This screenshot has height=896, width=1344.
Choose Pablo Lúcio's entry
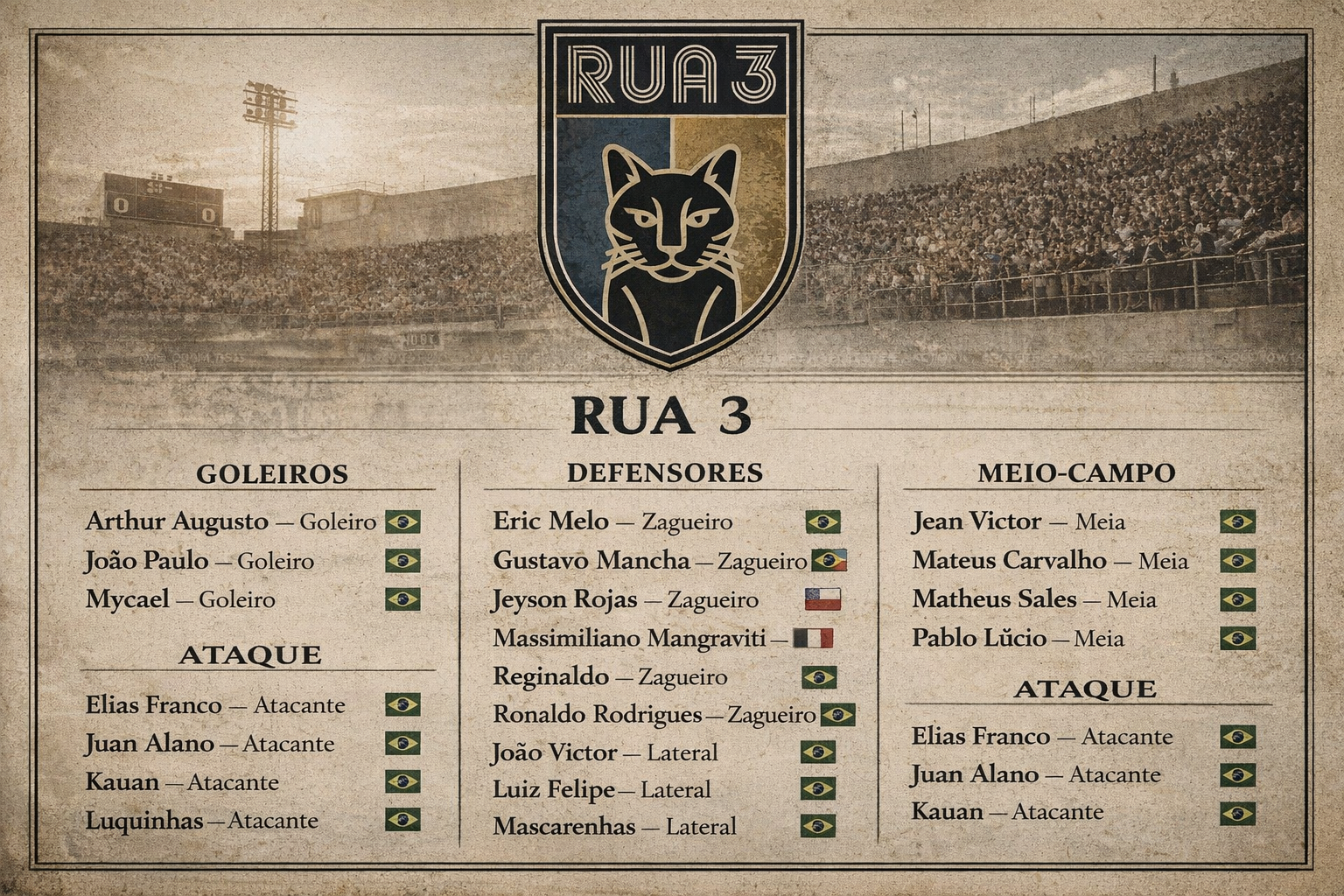point(1018,638)
